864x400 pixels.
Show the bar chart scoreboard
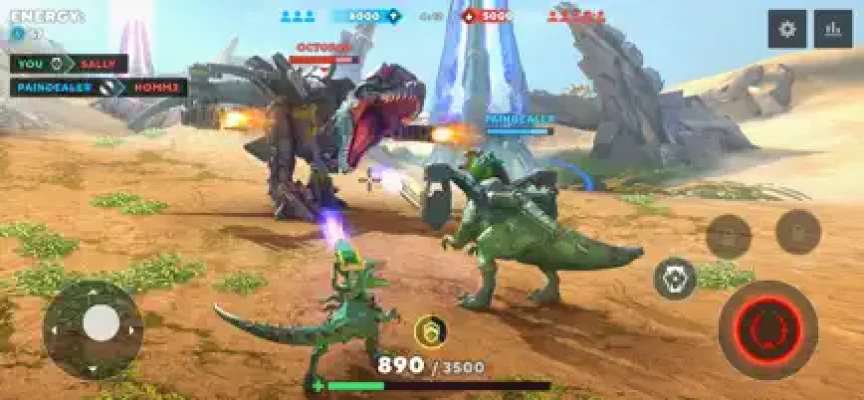coord(833,29)
